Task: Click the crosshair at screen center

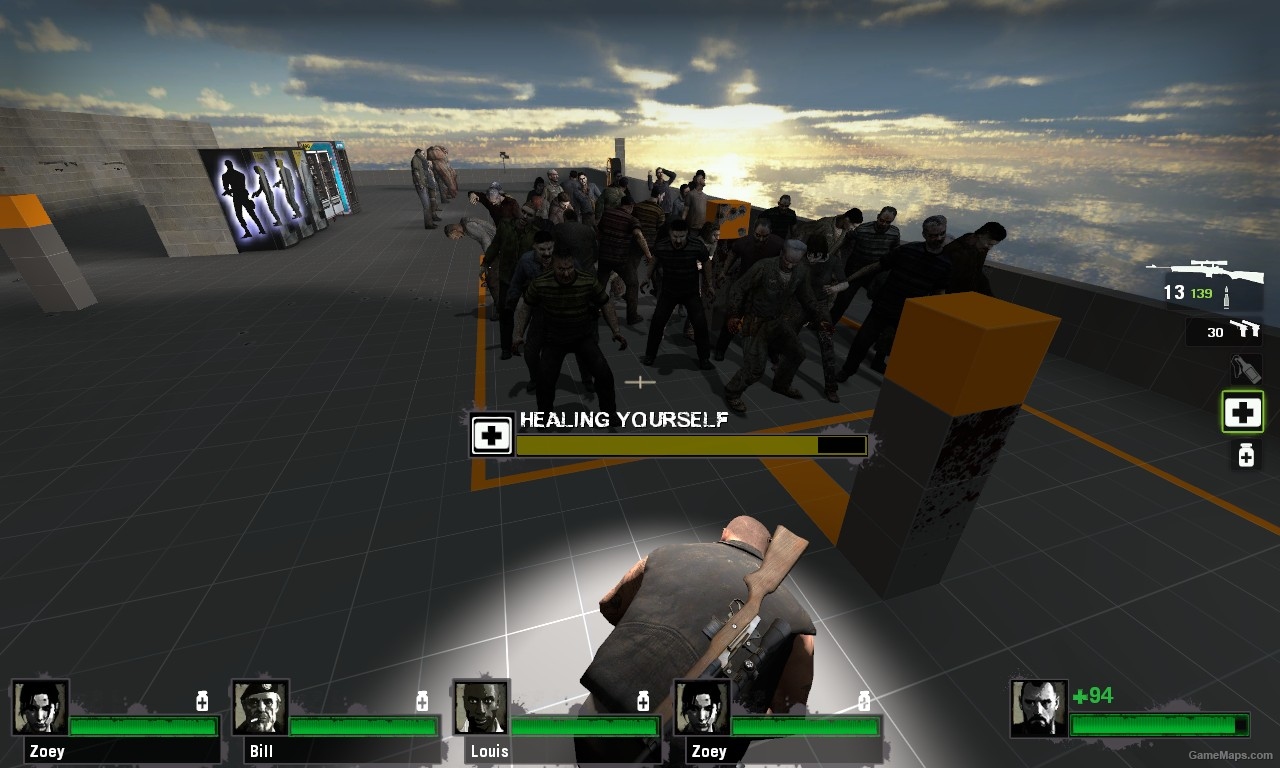Action: click(x=640, y=382)
